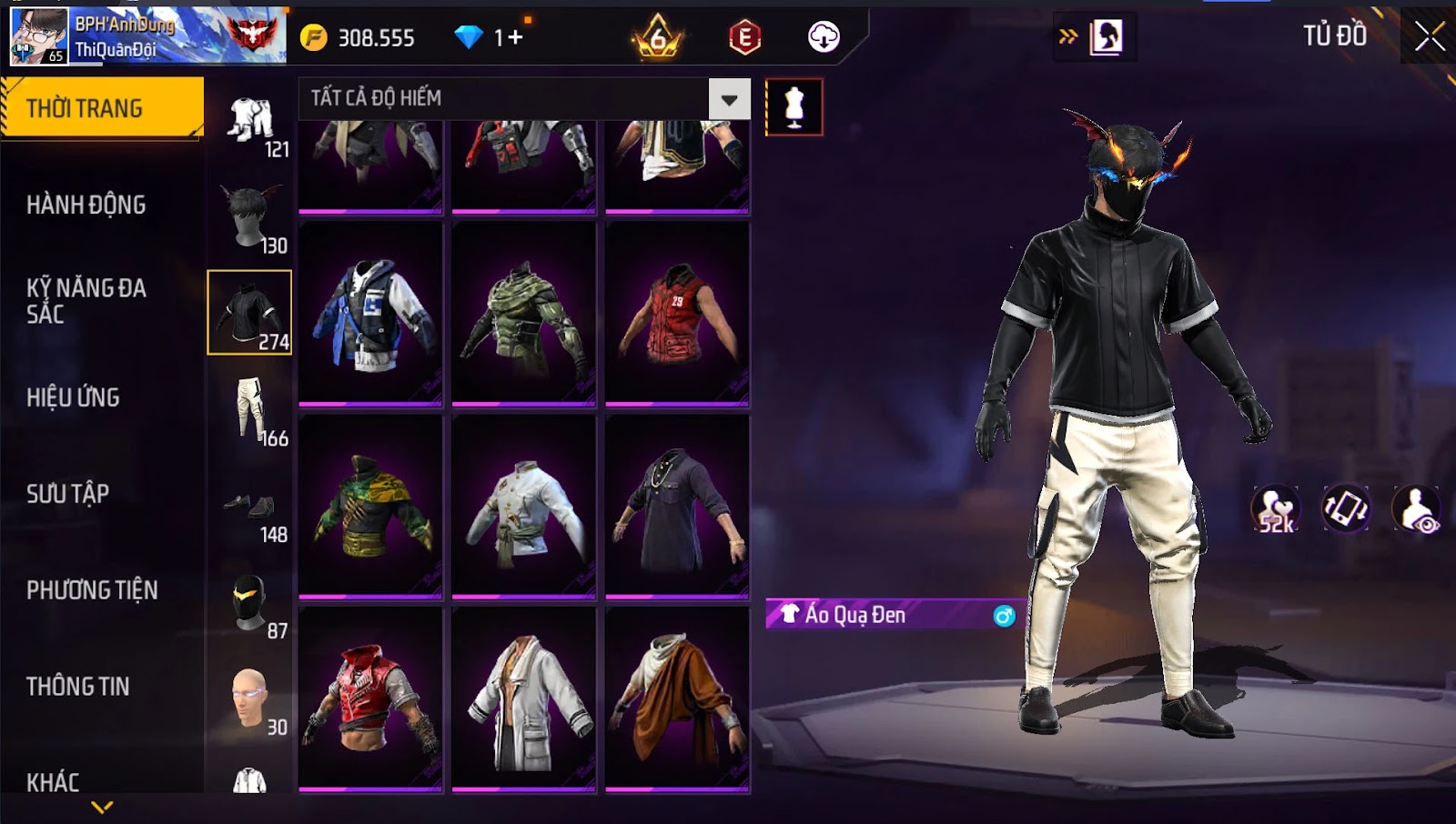Switch to Hành Động tab
The width and height of the screenshot is (1456, 824).
86,205
